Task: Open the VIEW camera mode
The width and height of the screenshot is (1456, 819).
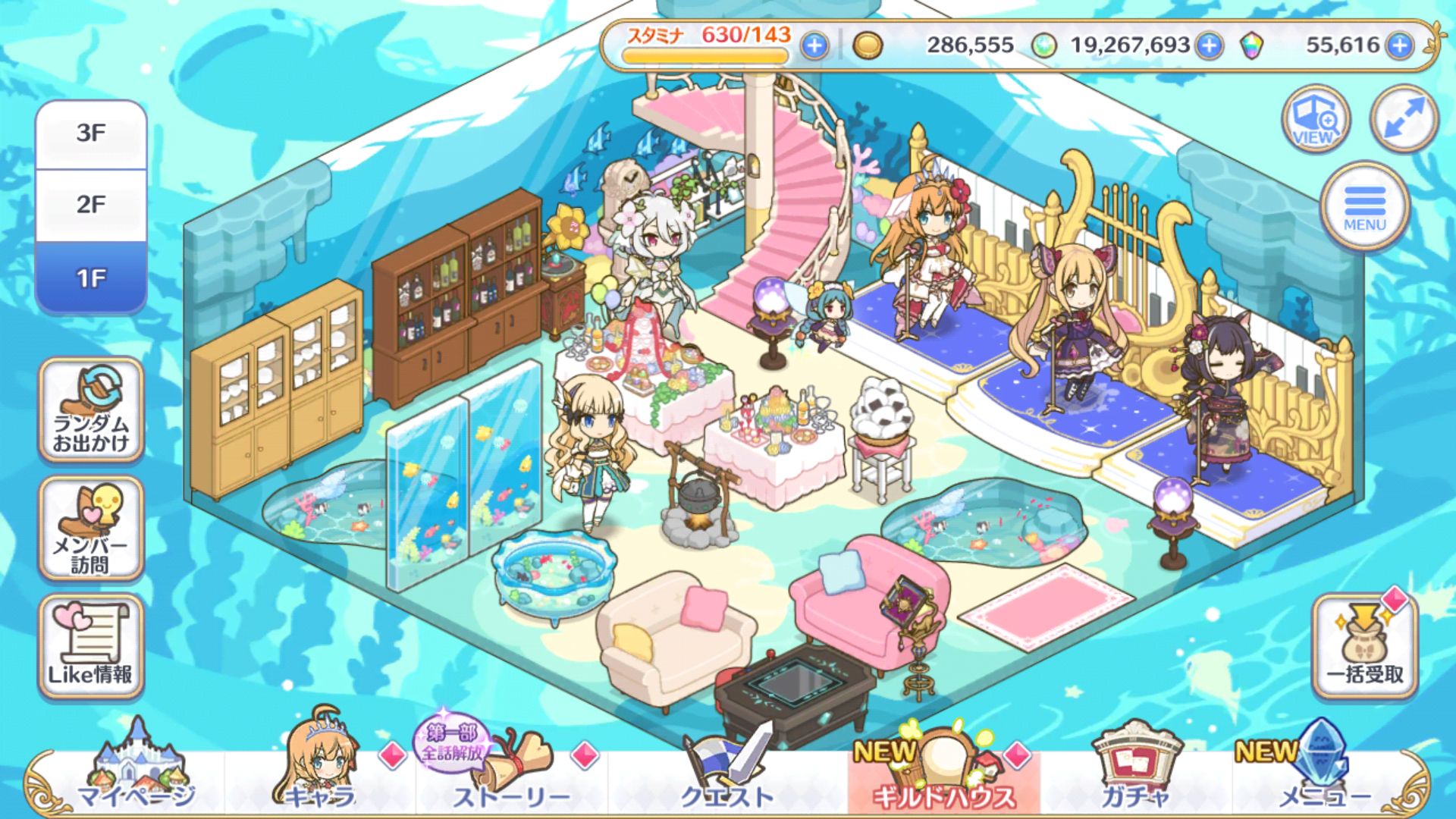Action: pyautogui.click(x=1316, y=119)
